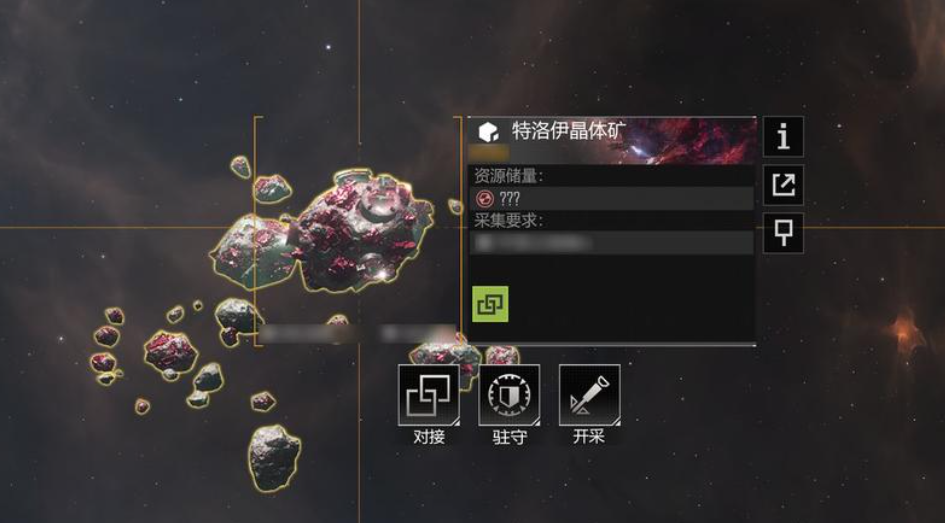Screen dimensions: 945x523
Task: Click the share arrow icon
Action: 783,184
